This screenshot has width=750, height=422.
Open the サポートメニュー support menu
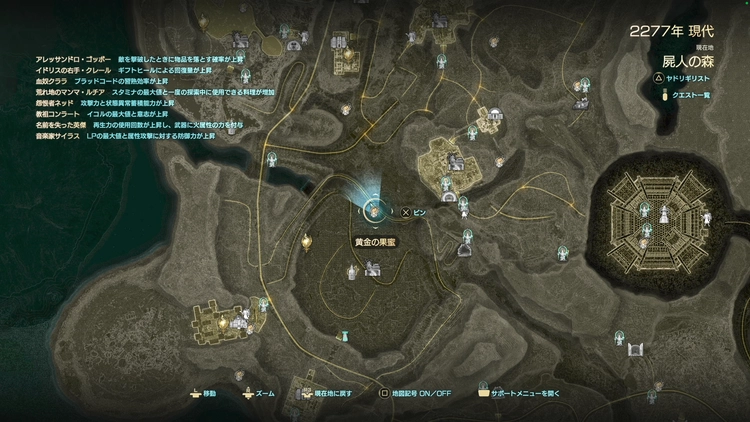click(x=530, y=394)
